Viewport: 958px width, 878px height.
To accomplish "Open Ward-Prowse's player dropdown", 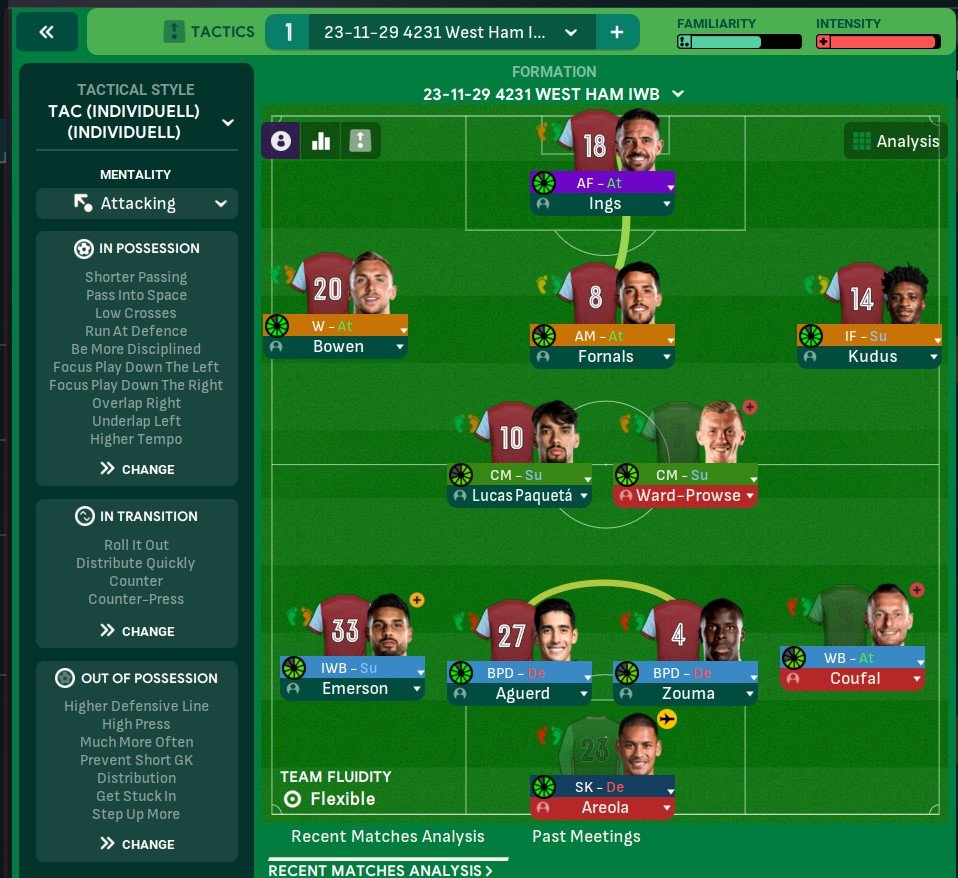I will 748,495.
